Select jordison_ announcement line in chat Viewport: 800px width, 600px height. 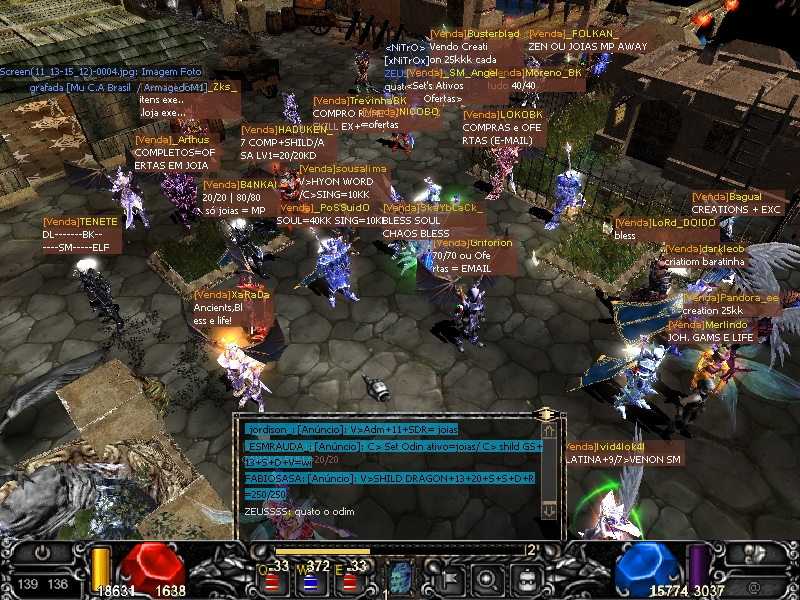(380, 429)
